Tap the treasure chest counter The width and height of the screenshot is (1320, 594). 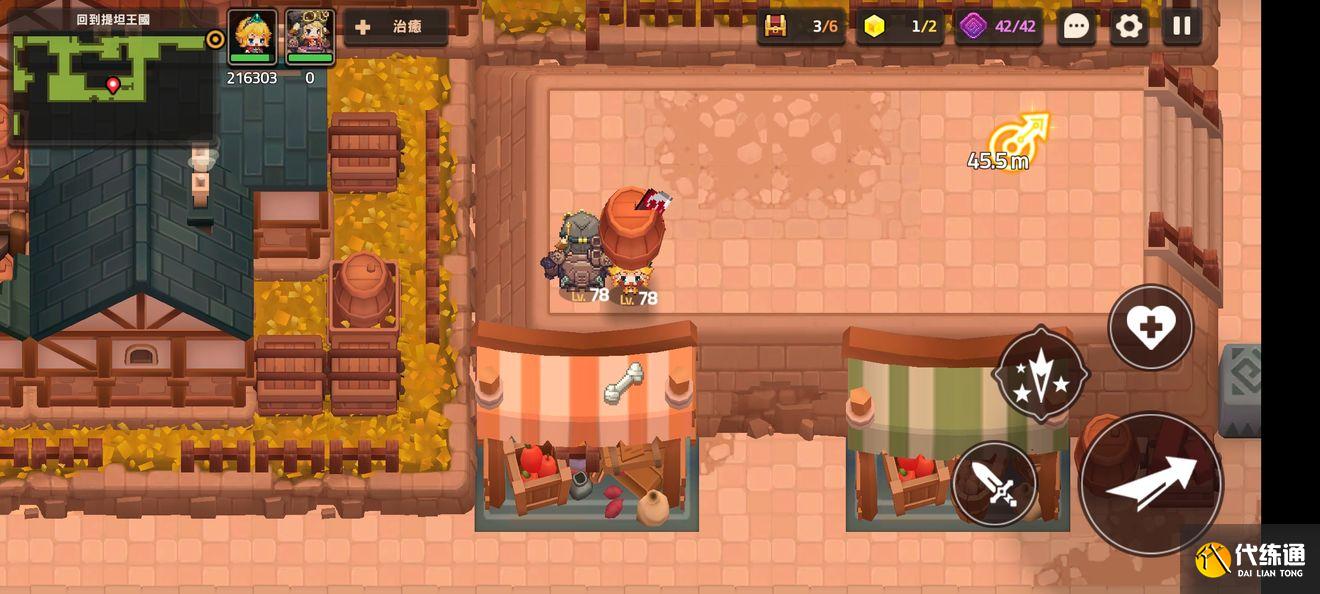coord(801,26)
